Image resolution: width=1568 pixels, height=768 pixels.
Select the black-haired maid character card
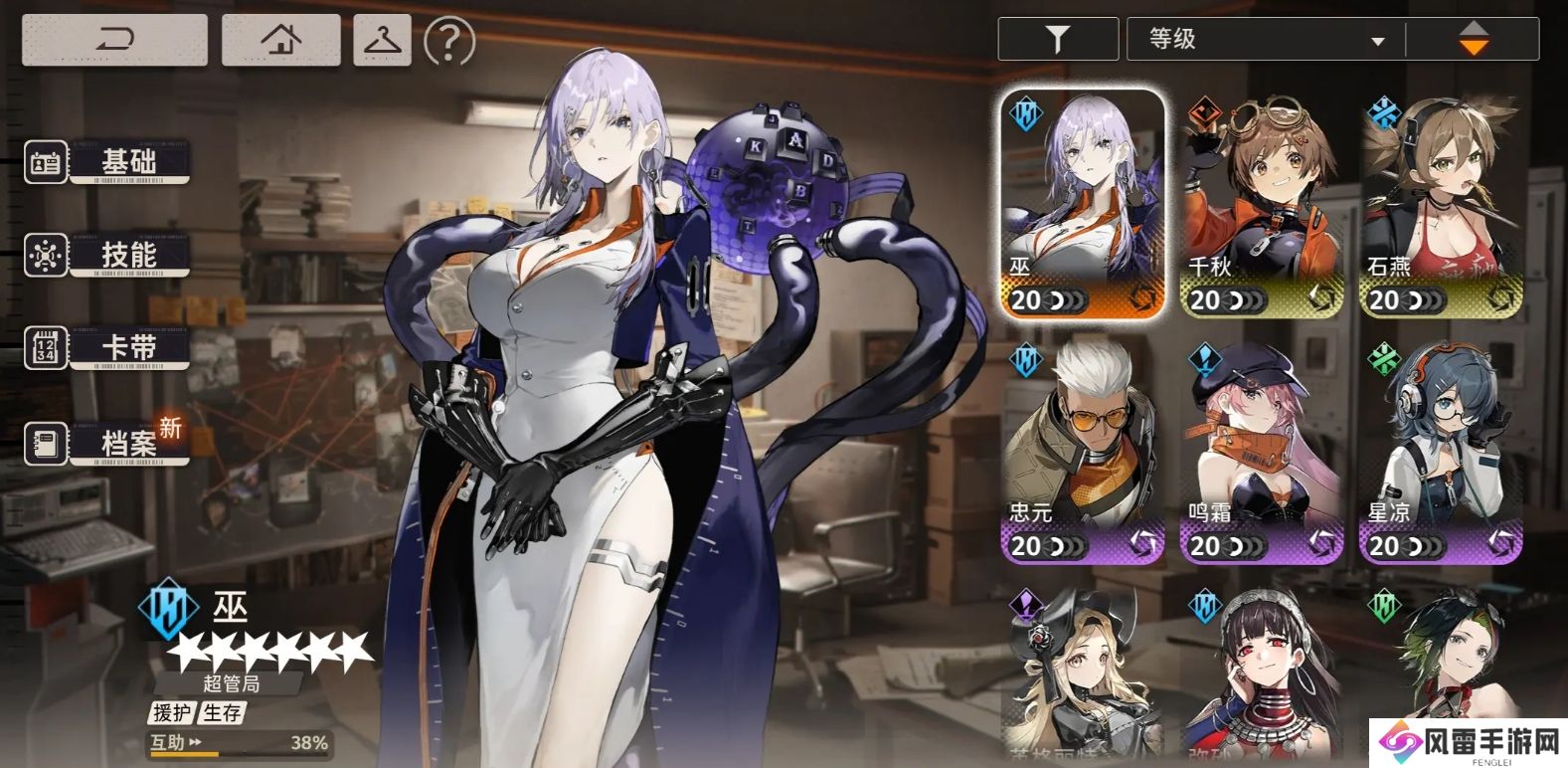point(1261,674)
